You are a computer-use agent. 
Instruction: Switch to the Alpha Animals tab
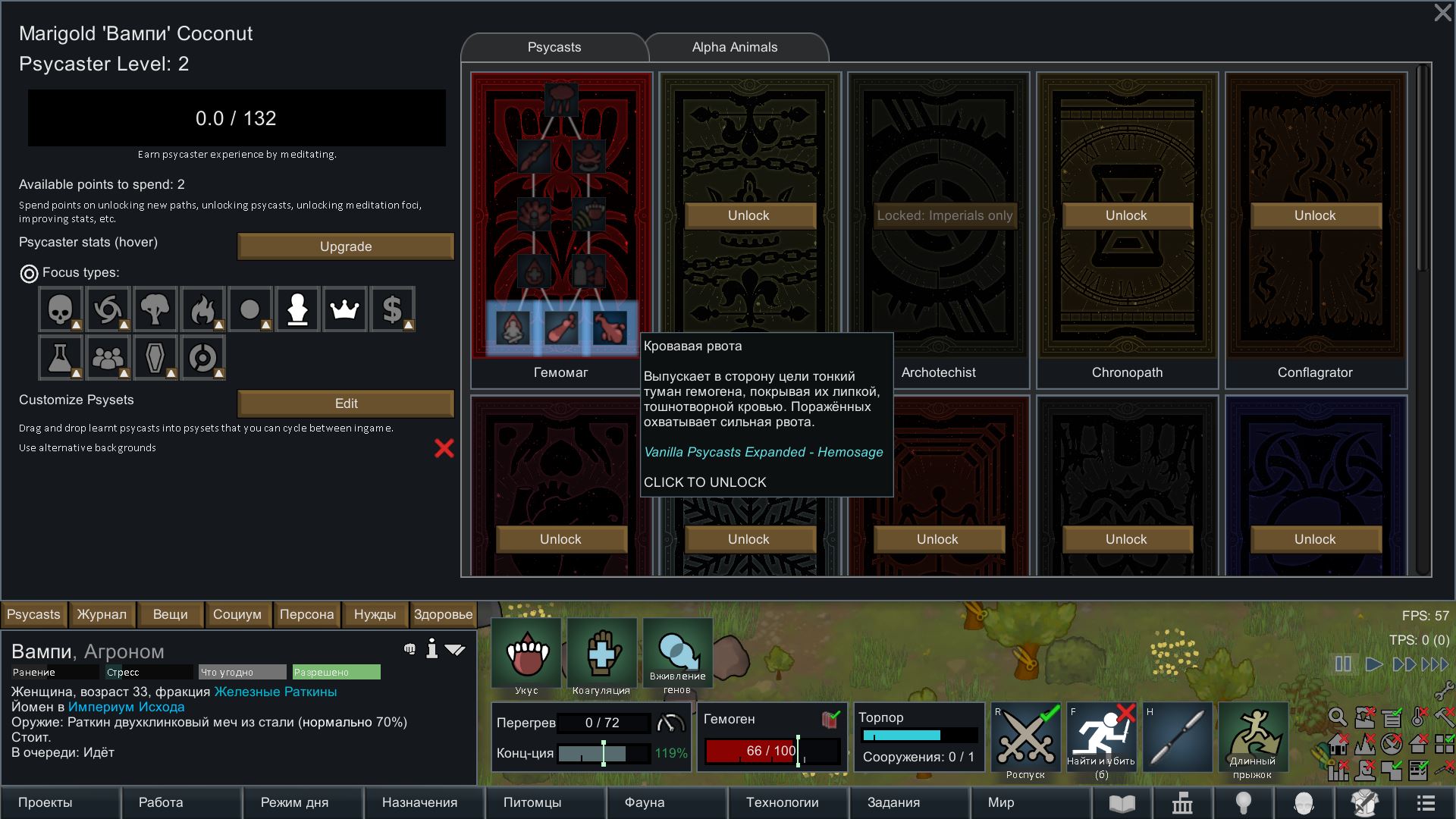point(734,47)
